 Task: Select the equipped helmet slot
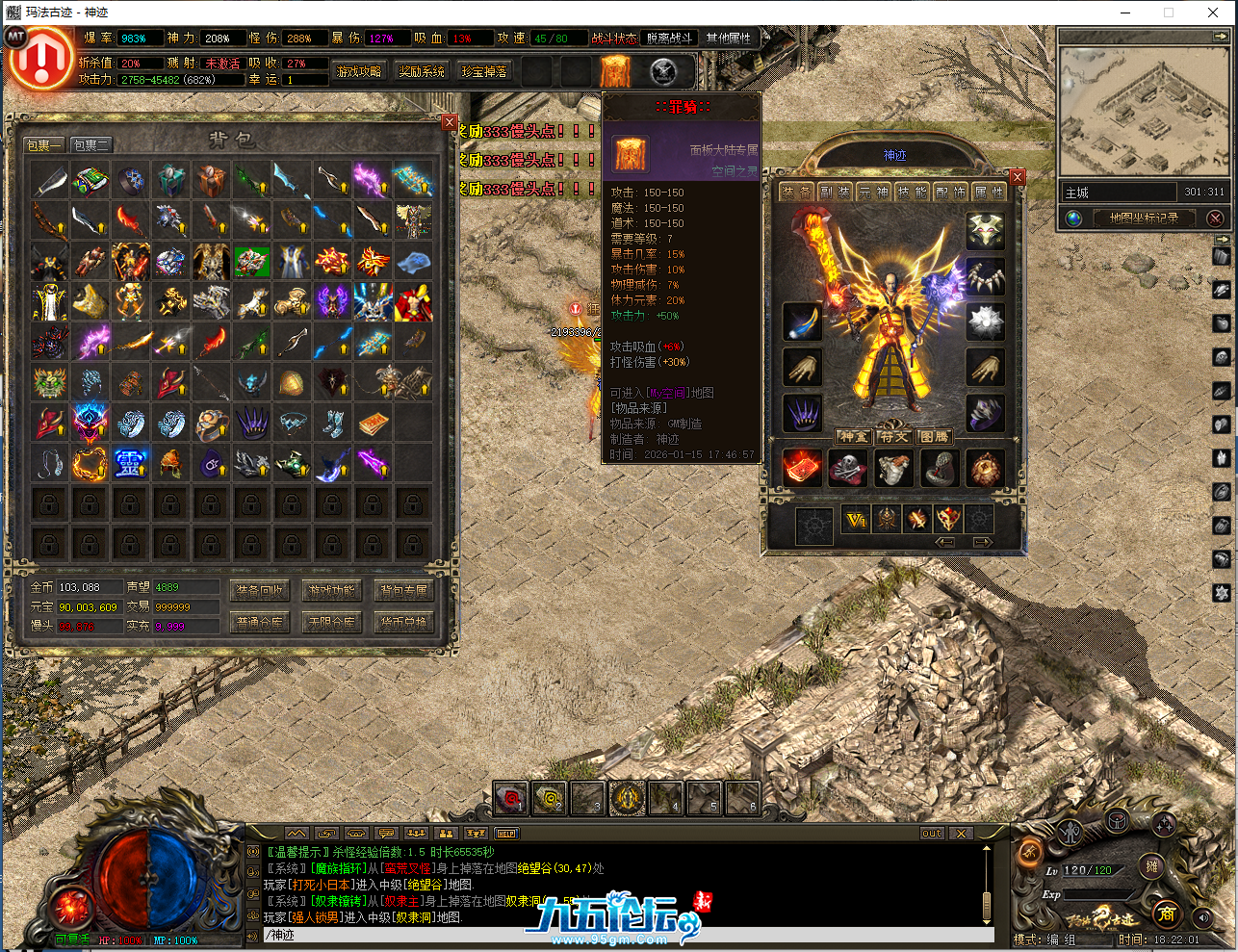coord(985,229)
